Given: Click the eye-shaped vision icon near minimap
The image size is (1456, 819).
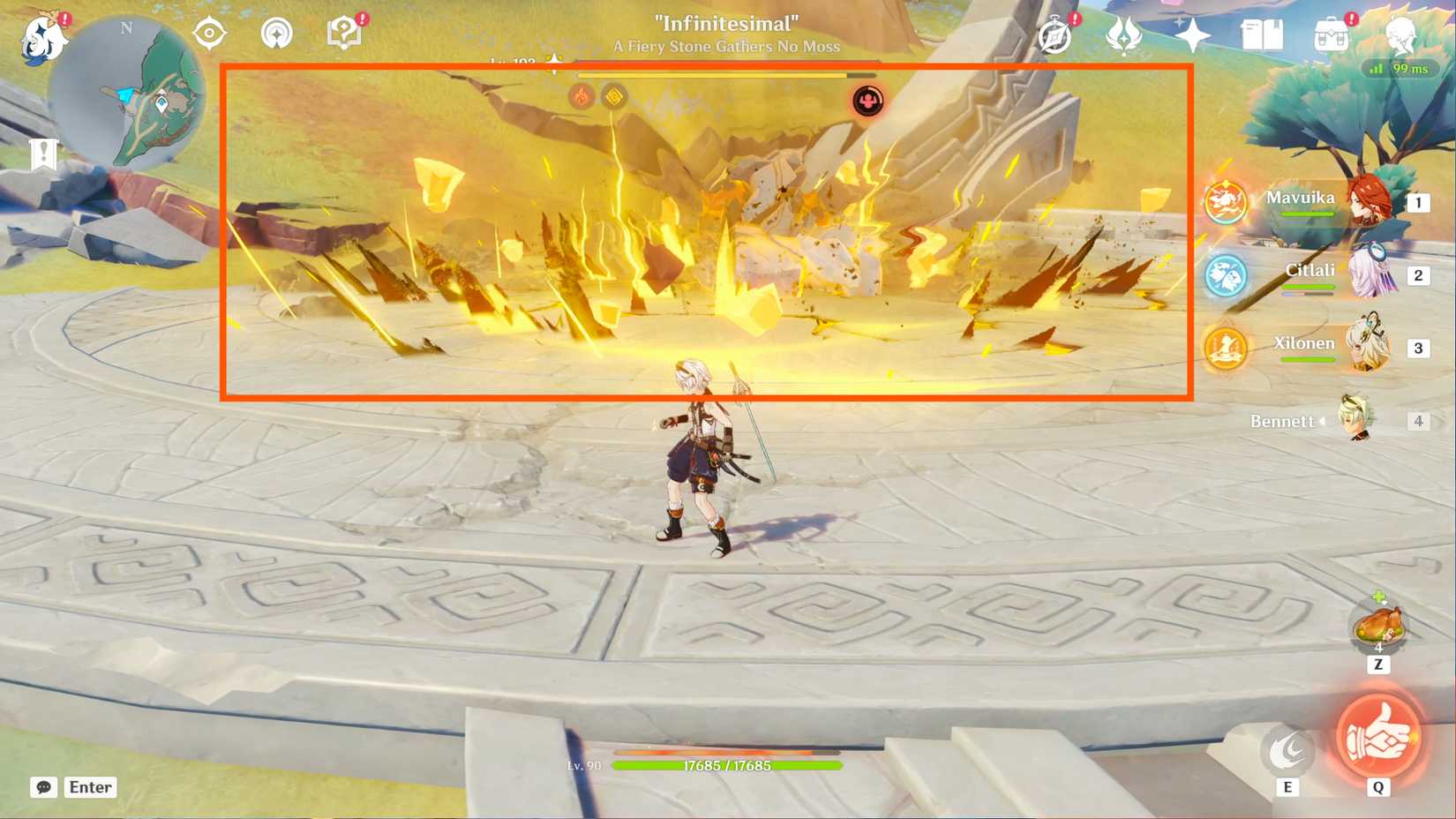Looking at the screenshot, I should tap(209, 34).
